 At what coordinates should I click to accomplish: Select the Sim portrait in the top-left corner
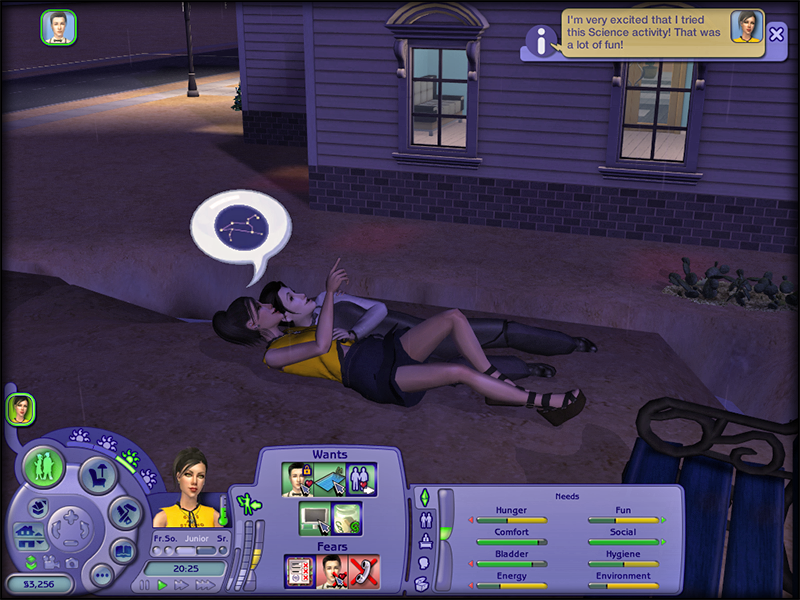57,27
